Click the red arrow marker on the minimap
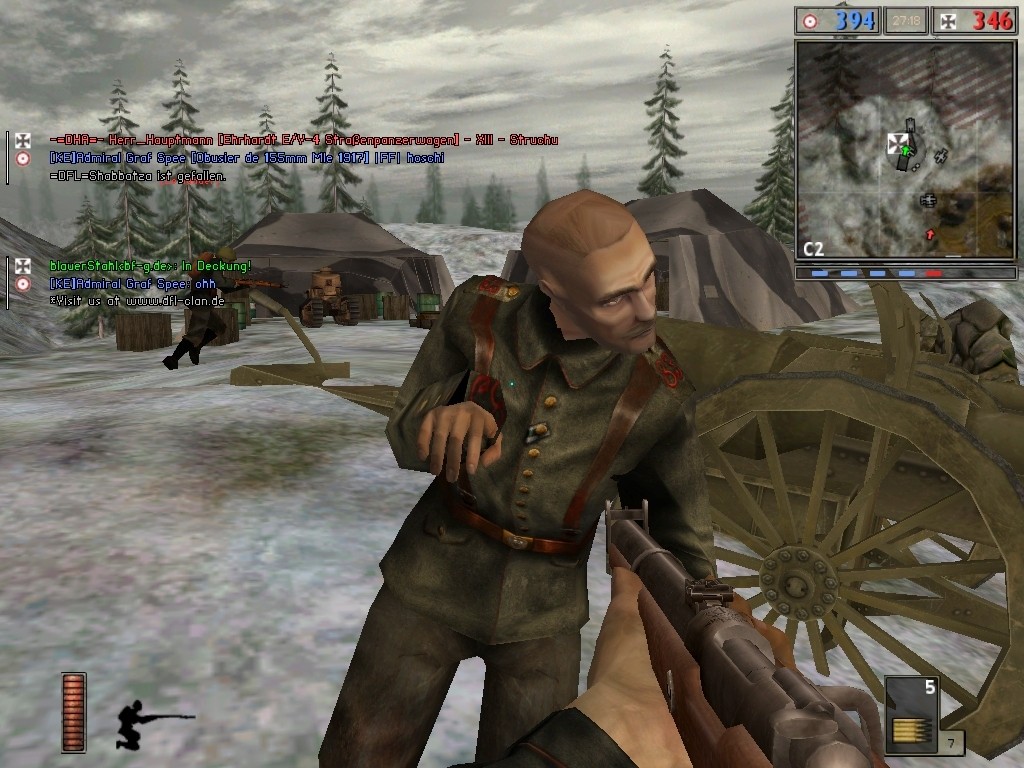 click(930, 234)
